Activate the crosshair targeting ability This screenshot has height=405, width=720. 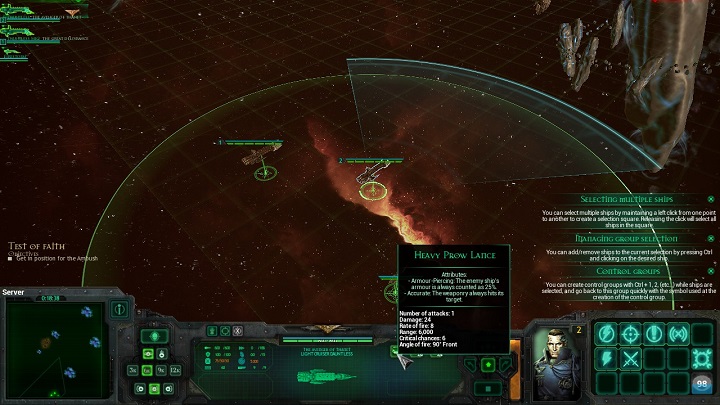631,334
